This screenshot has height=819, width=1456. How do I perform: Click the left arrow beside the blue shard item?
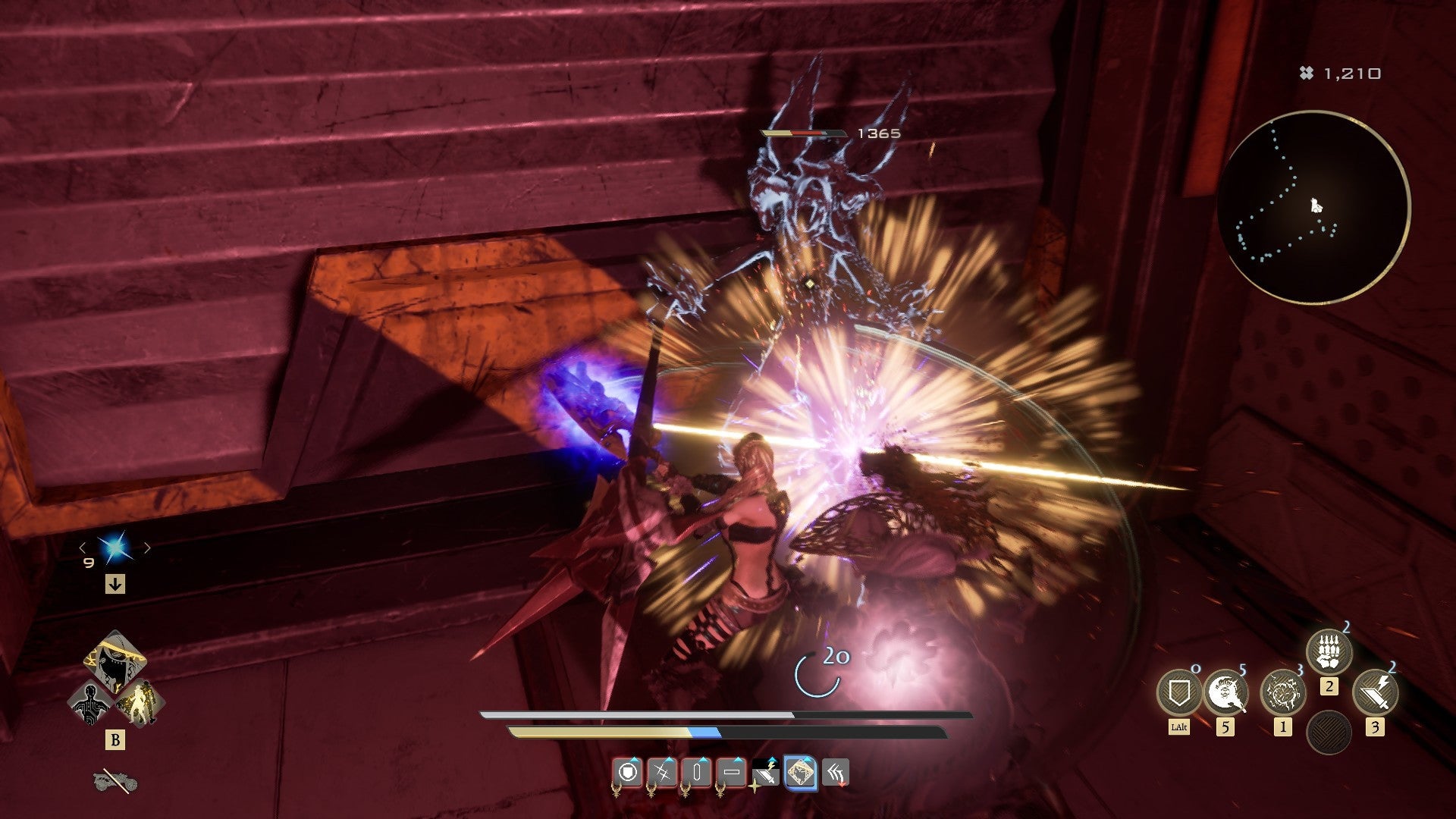tap(82, 548)
